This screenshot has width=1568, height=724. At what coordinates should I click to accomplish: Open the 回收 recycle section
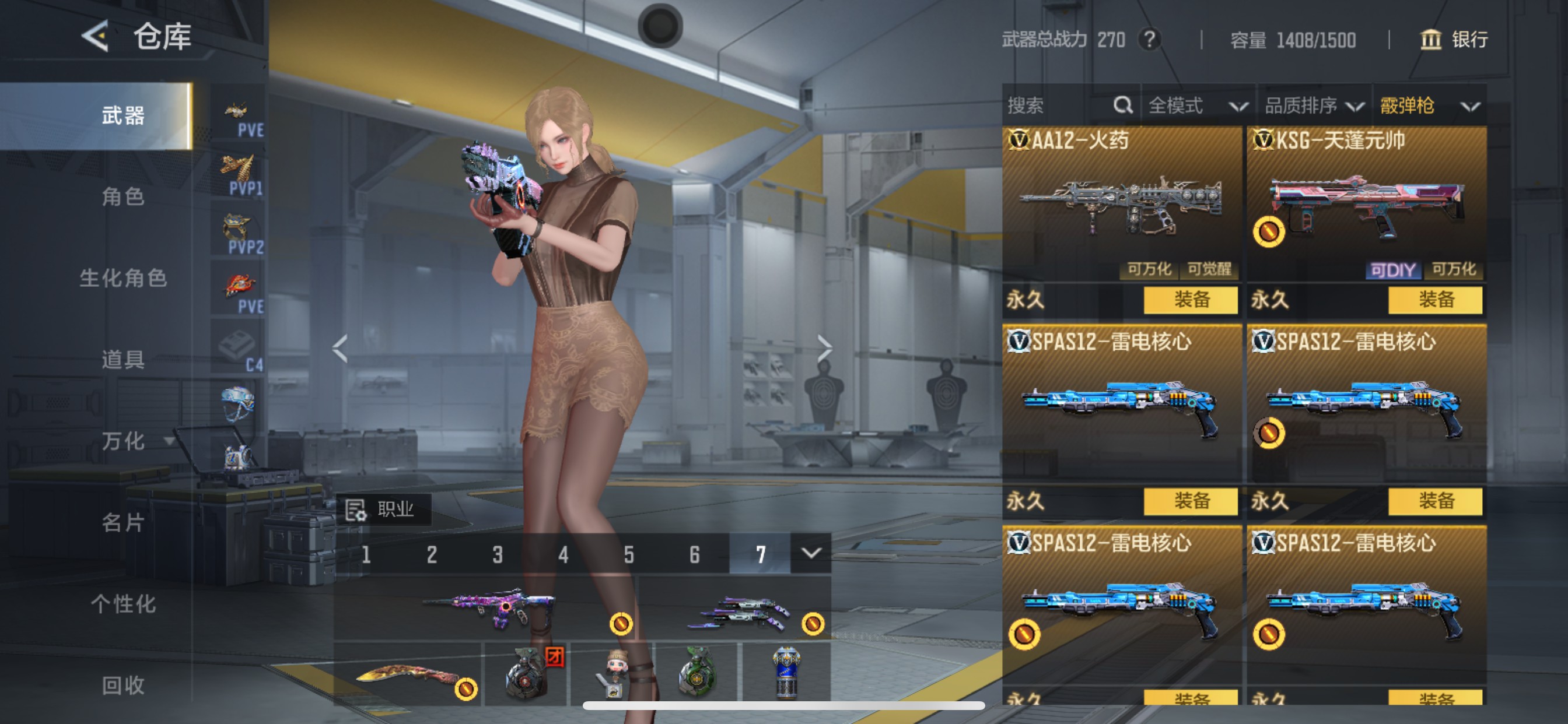(123, 685)
